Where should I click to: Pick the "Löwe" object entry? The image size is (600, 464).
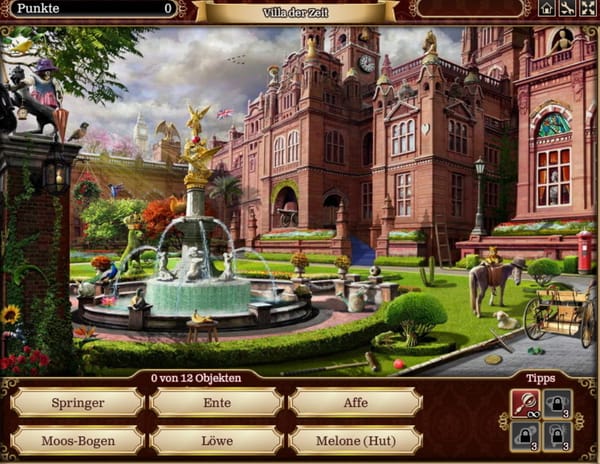click(216, 440)
